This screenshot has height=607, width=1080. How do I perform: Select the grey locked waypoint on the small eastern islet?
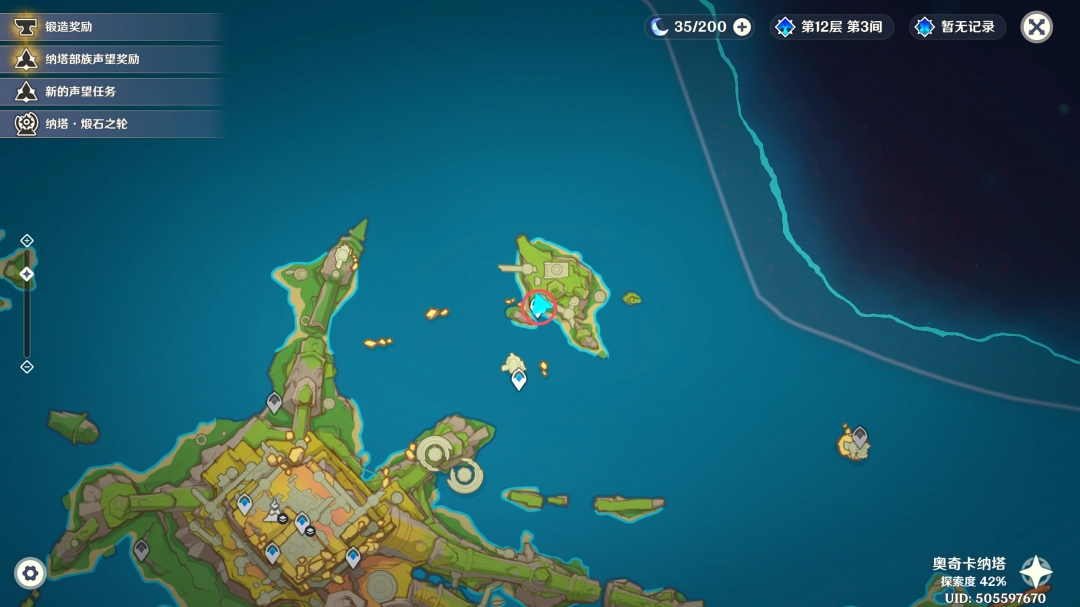pyautogui.click(x=859, y=436)
